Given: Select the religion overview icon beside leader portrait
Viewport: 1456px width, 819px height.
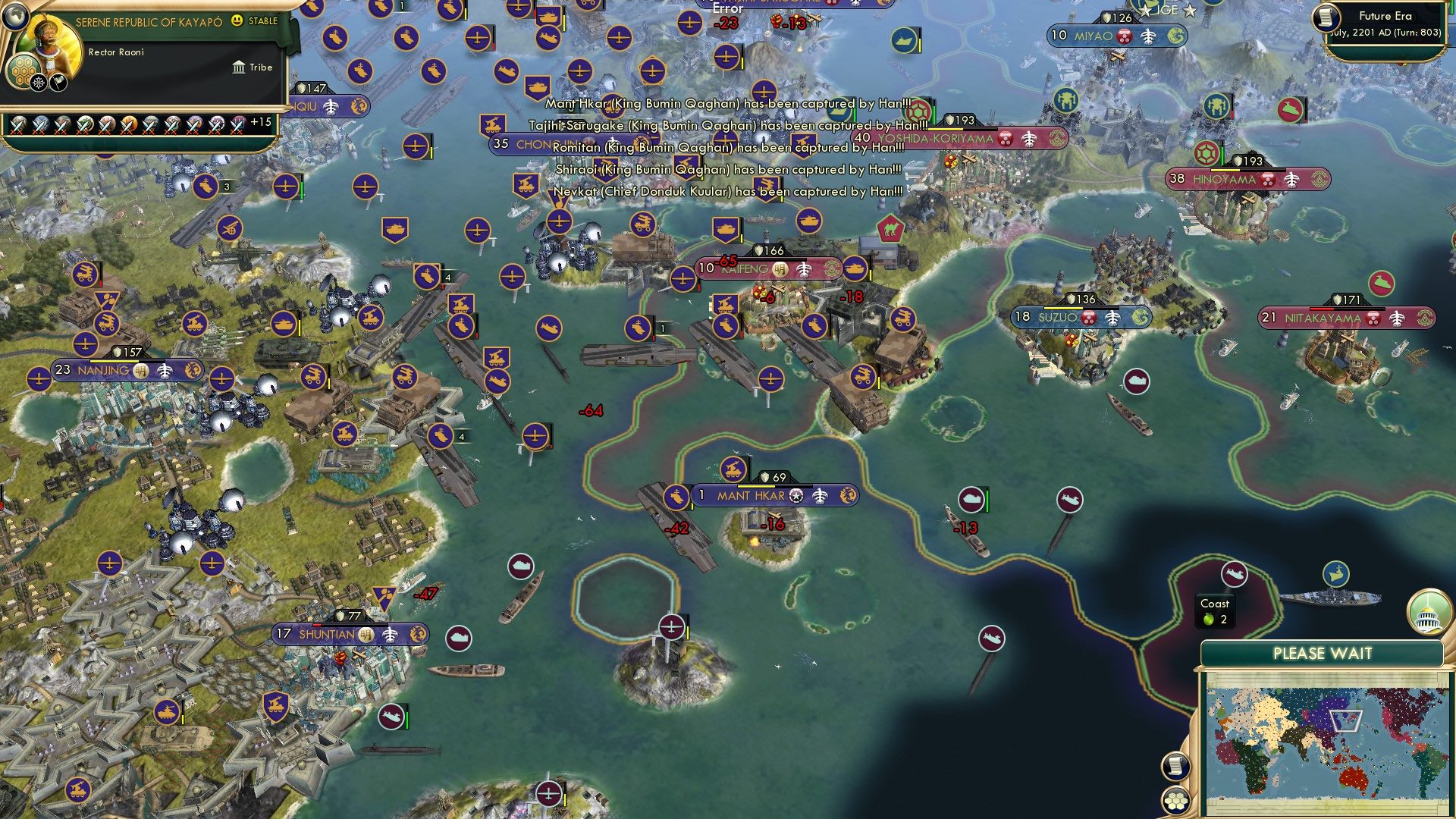Looking at the screenshot, I should [39, 82].
